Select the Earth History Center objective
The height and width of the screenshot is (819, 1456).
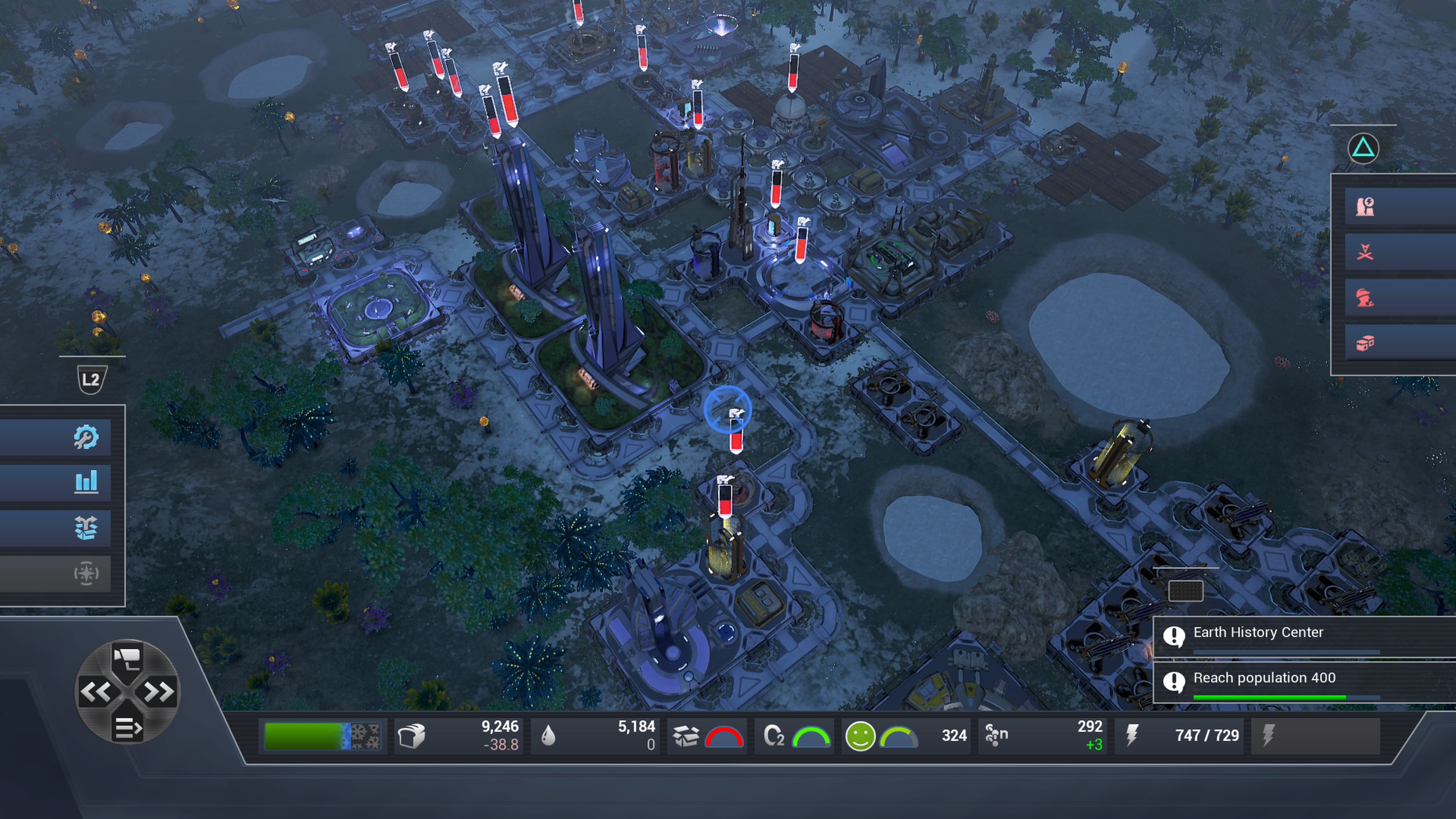(x=1258, y=632)
